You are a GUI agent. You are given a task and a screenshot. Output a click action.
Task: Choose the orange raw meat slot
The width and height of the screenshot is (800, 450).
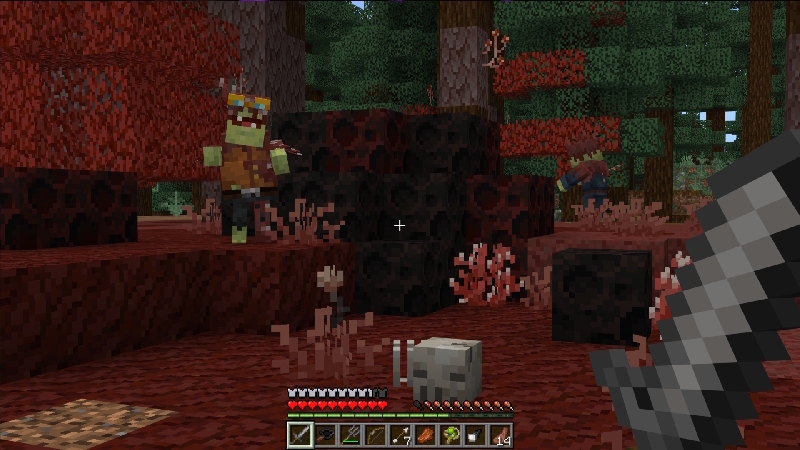425,435
